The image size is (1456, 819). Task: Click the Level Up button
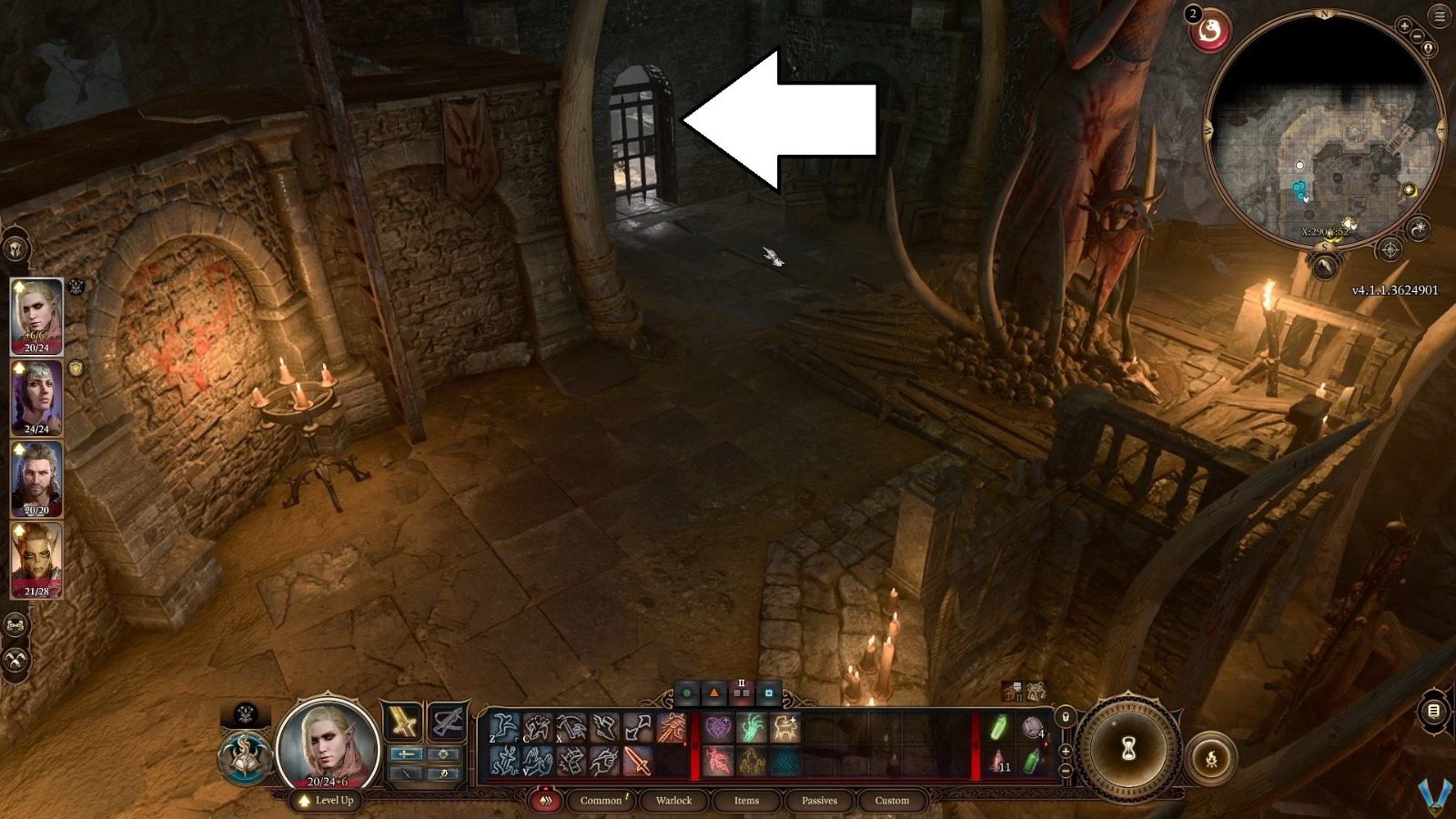[x=323, y=803]
